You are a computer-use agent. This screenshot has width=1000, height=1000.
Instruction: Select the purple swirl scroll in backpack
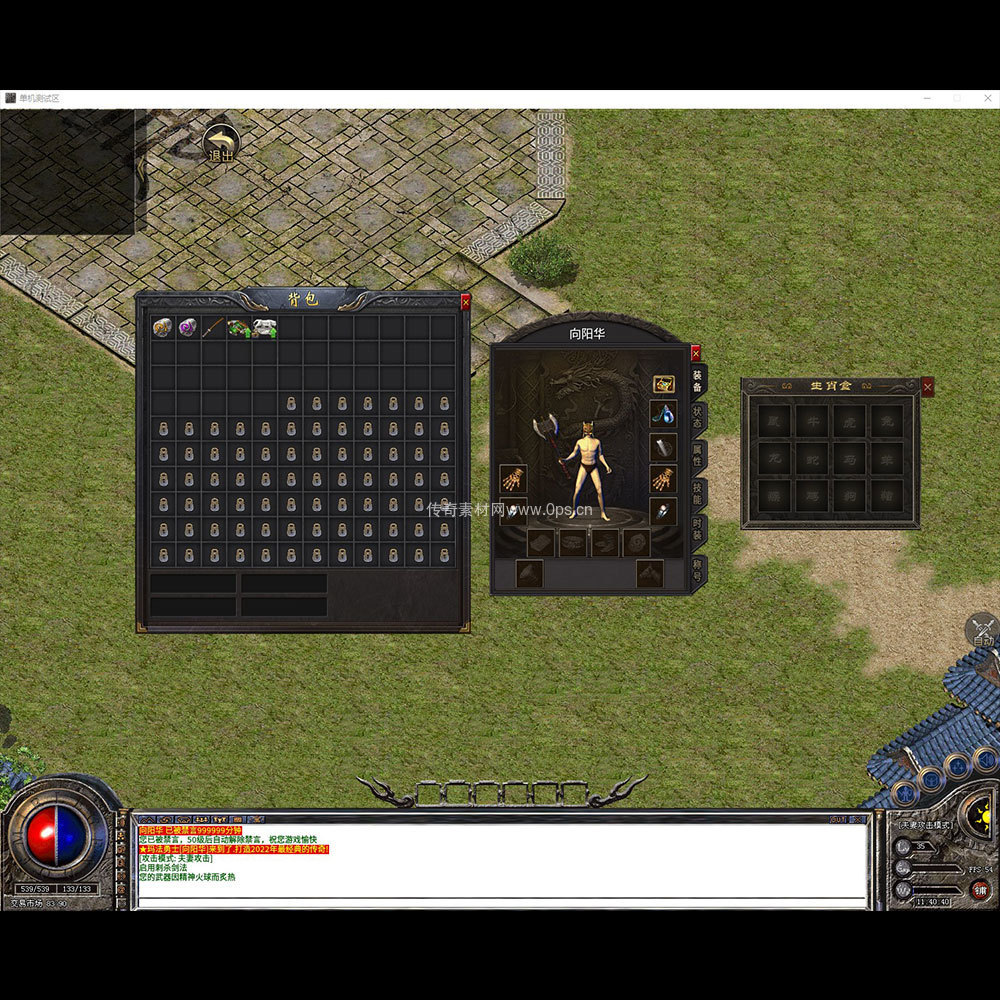tap(188, 327)
